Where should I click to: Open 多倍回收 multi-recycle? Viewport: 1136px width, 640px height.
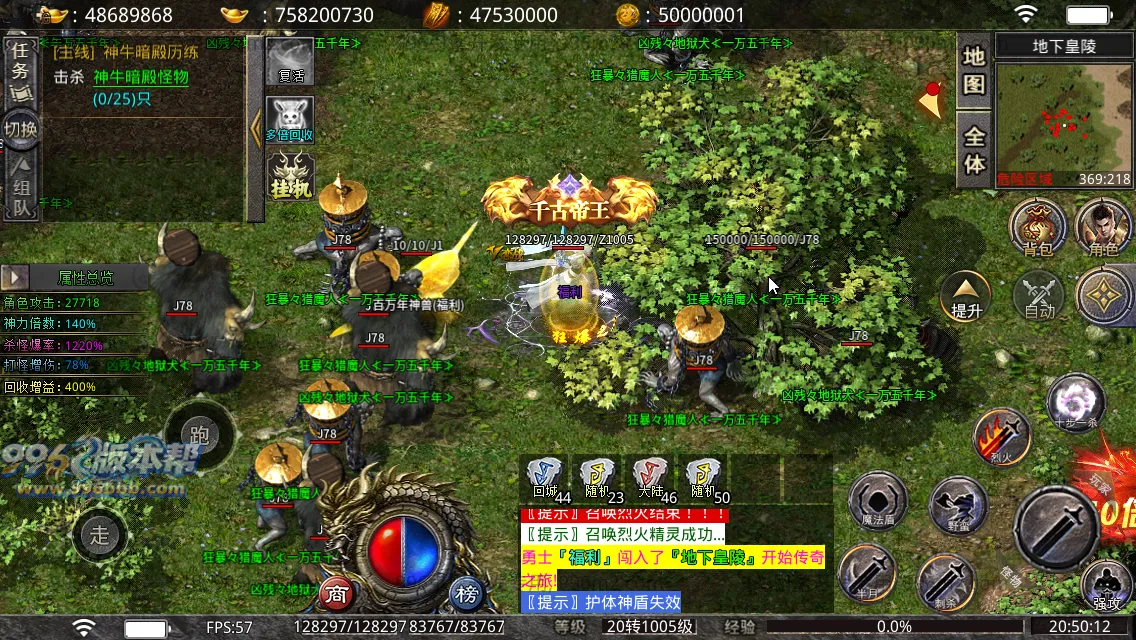tap(290, 119)
